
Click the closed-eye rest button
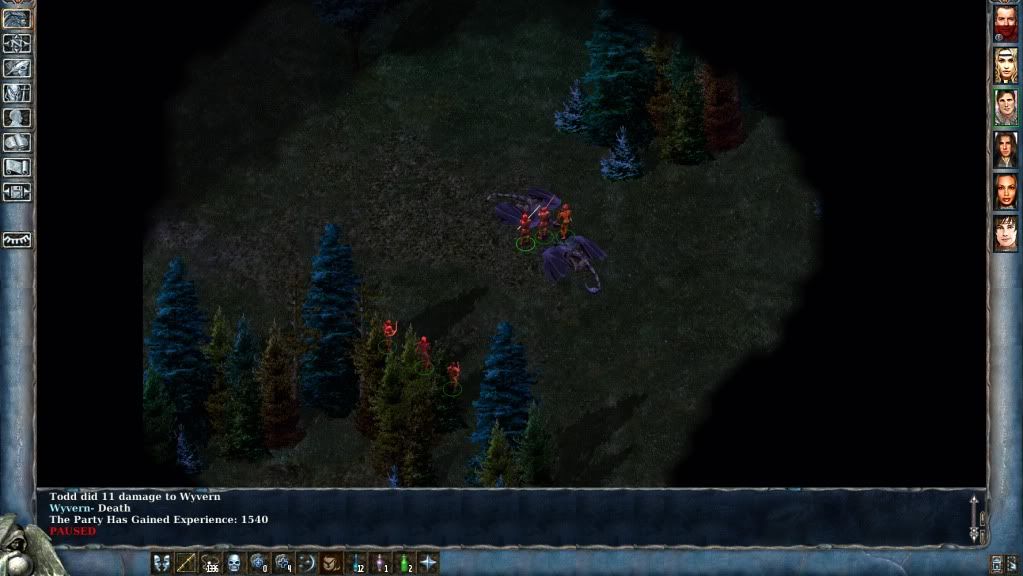point(17,240)
